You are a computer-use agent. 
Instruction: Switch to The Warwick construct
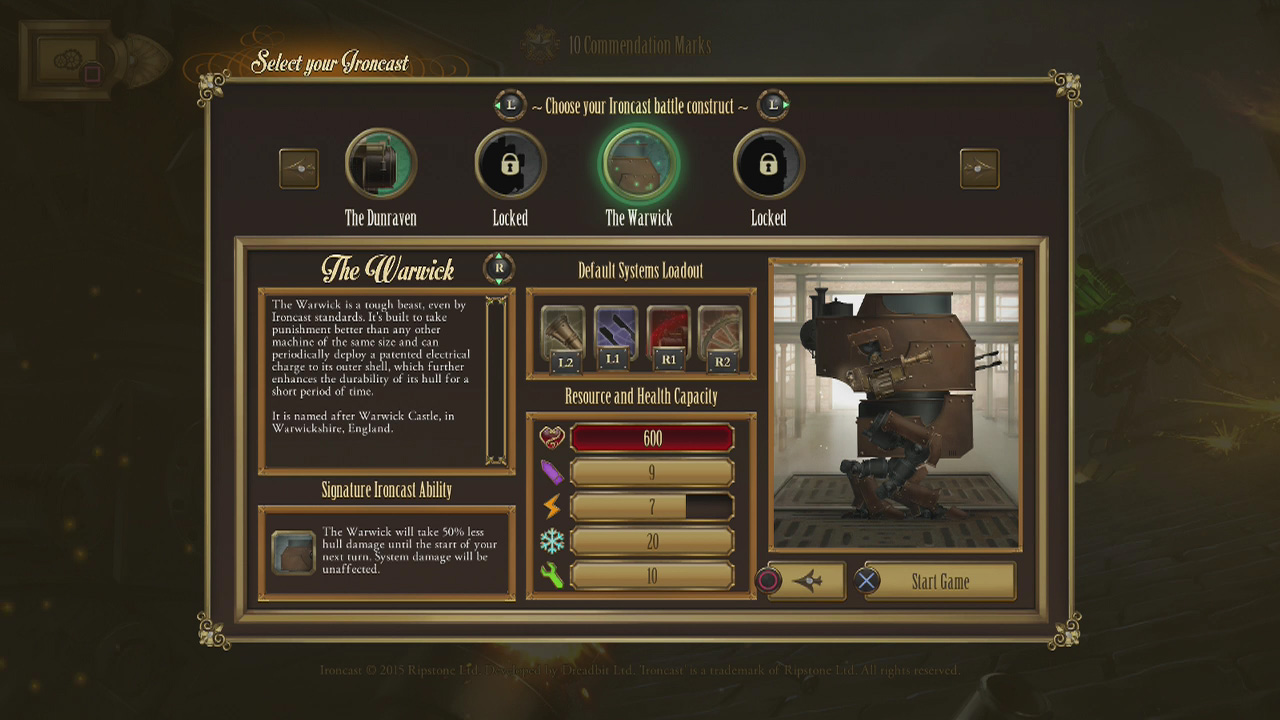(x=639, y=163)
